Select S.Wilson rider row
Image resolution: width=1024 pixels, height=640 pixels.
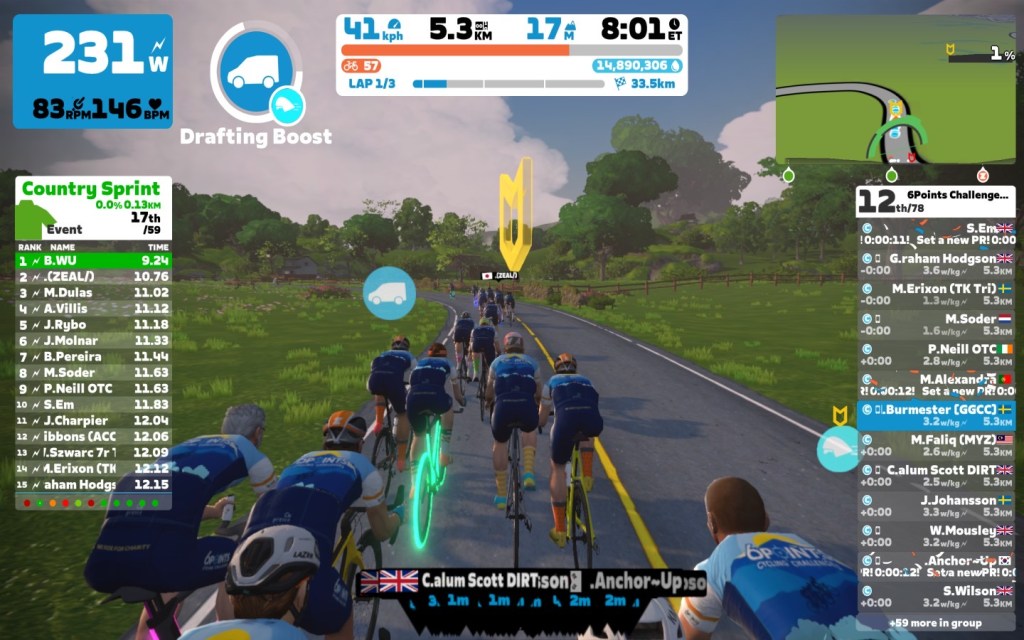click(x=936, y=597)
